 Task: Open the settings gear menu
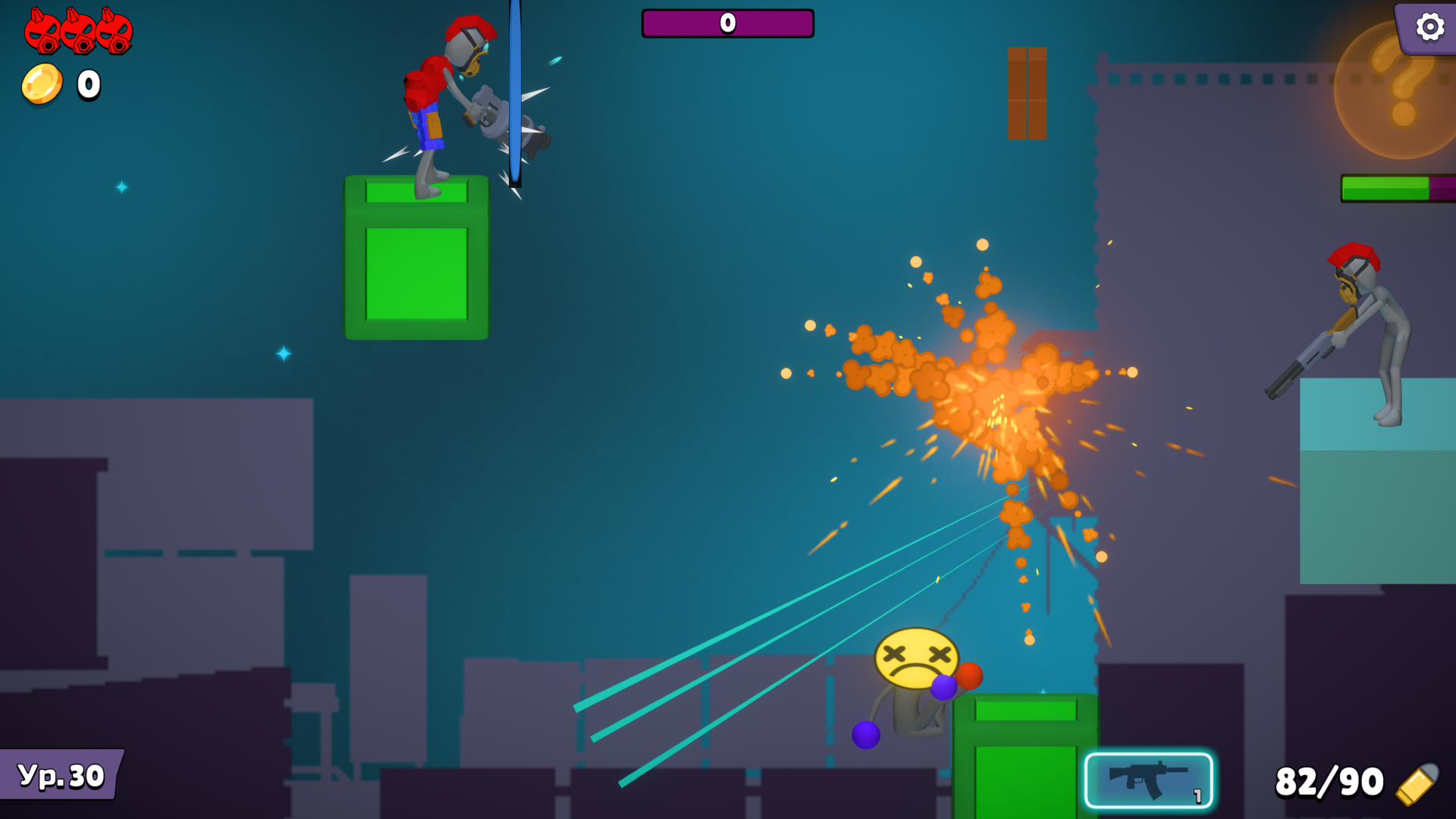coord(1429,27)
